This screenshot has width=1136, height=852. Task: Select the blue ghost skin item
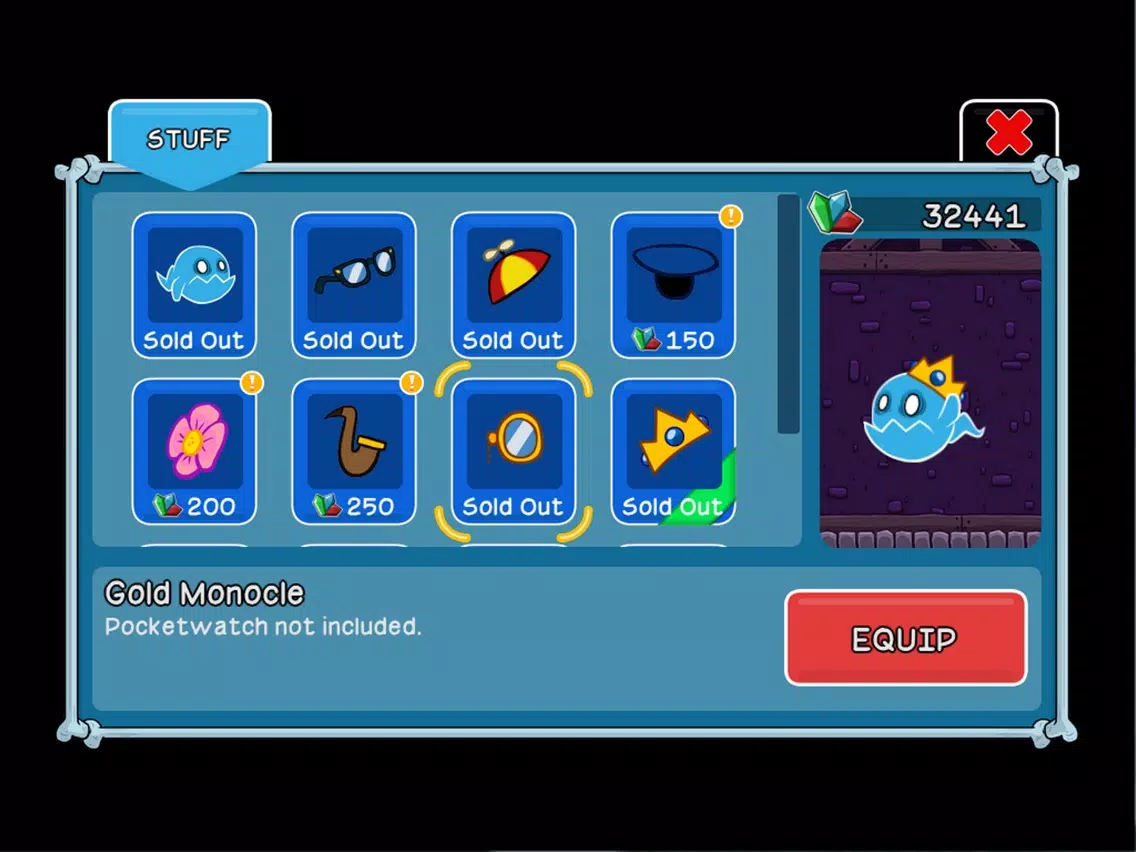pos(194,285)
